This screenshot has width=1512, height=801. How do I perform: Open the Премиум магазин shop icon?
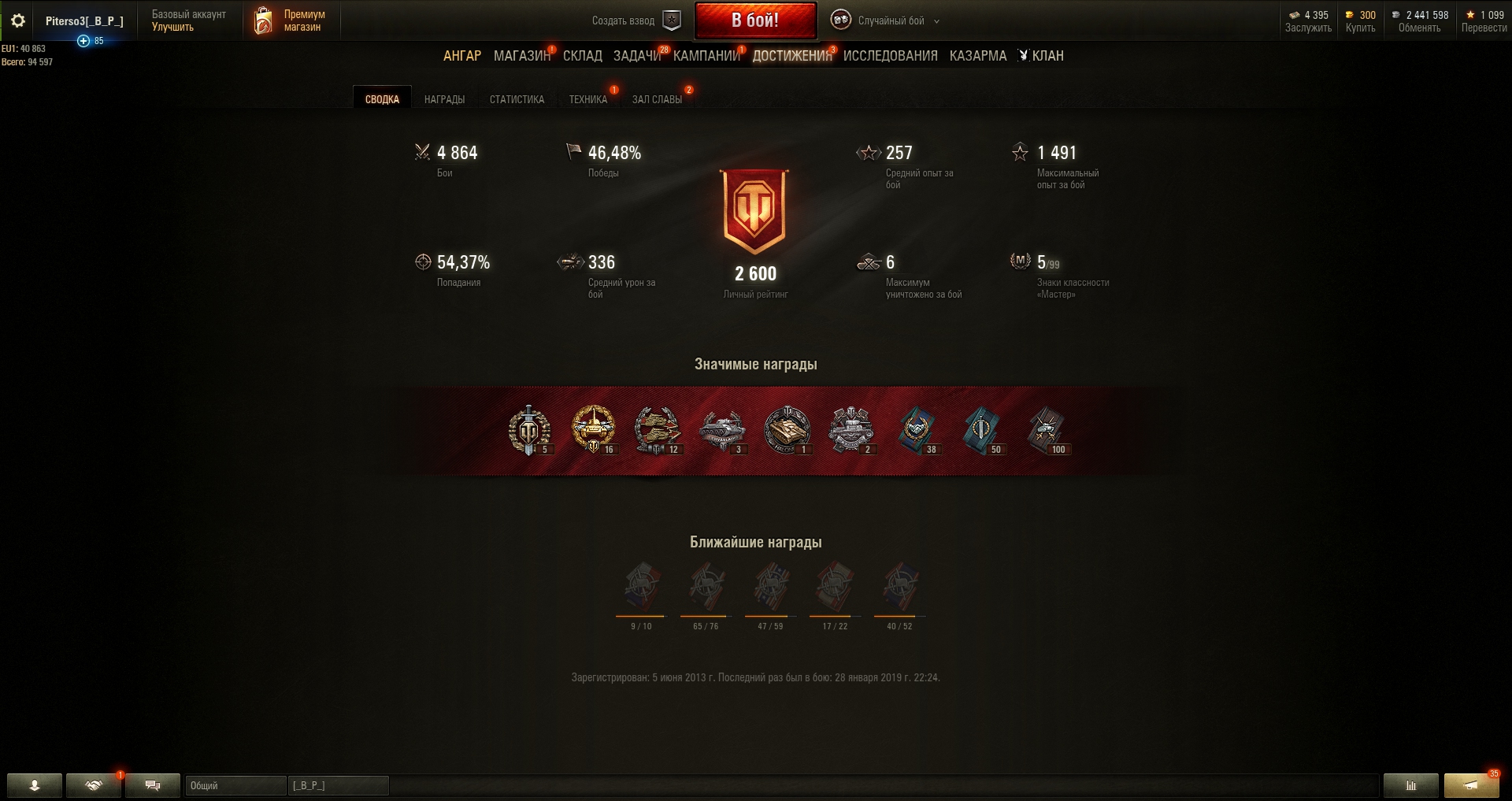(262, 20)
